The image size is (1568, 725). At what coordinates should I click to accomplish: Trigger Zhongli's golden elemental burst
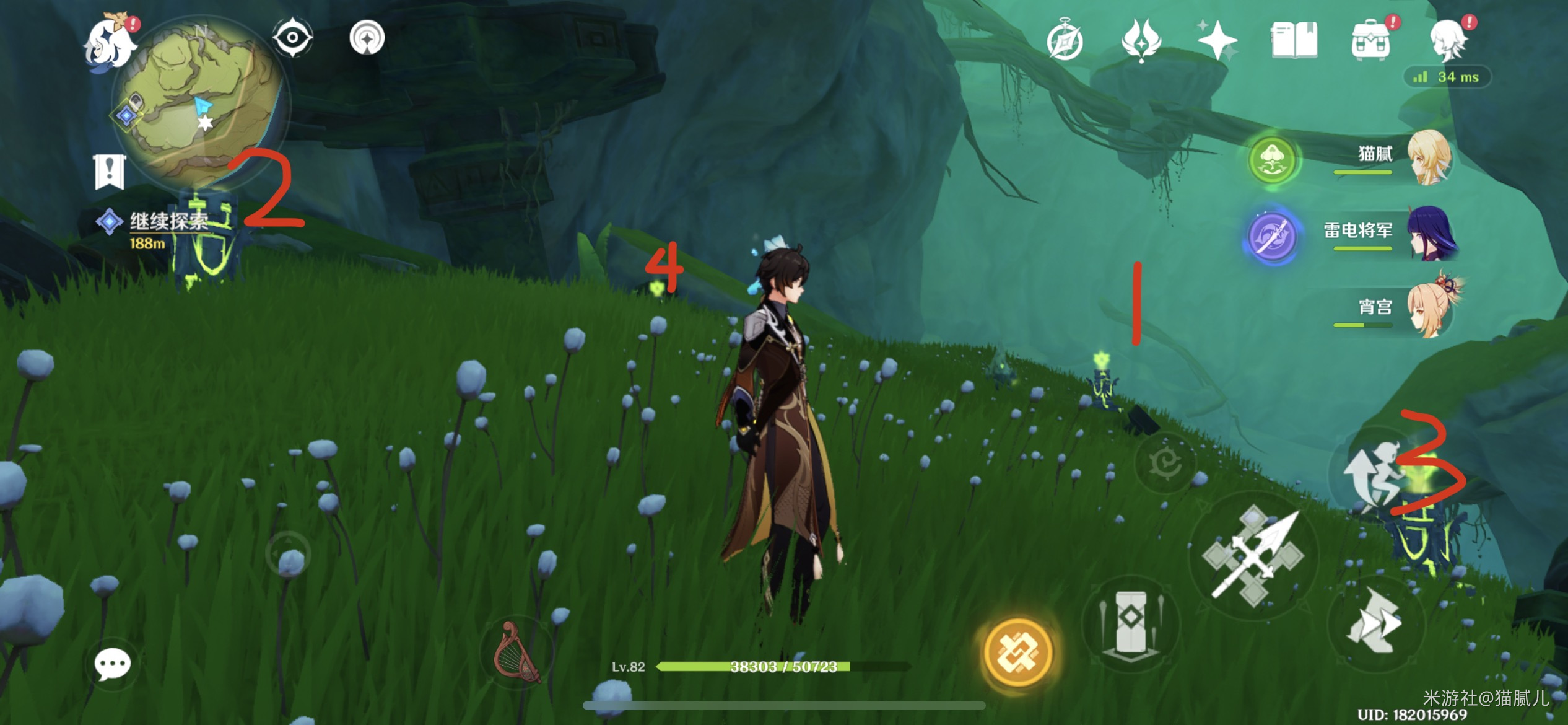[1017, 652]
